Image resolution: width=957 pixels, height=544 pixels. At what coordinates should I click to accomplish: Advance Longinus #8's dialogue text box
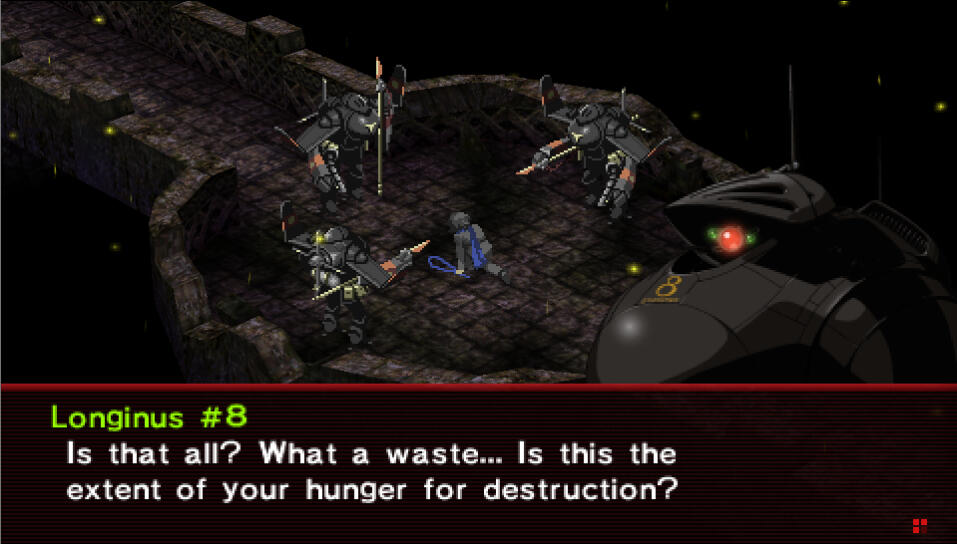[x=478, y=464]
